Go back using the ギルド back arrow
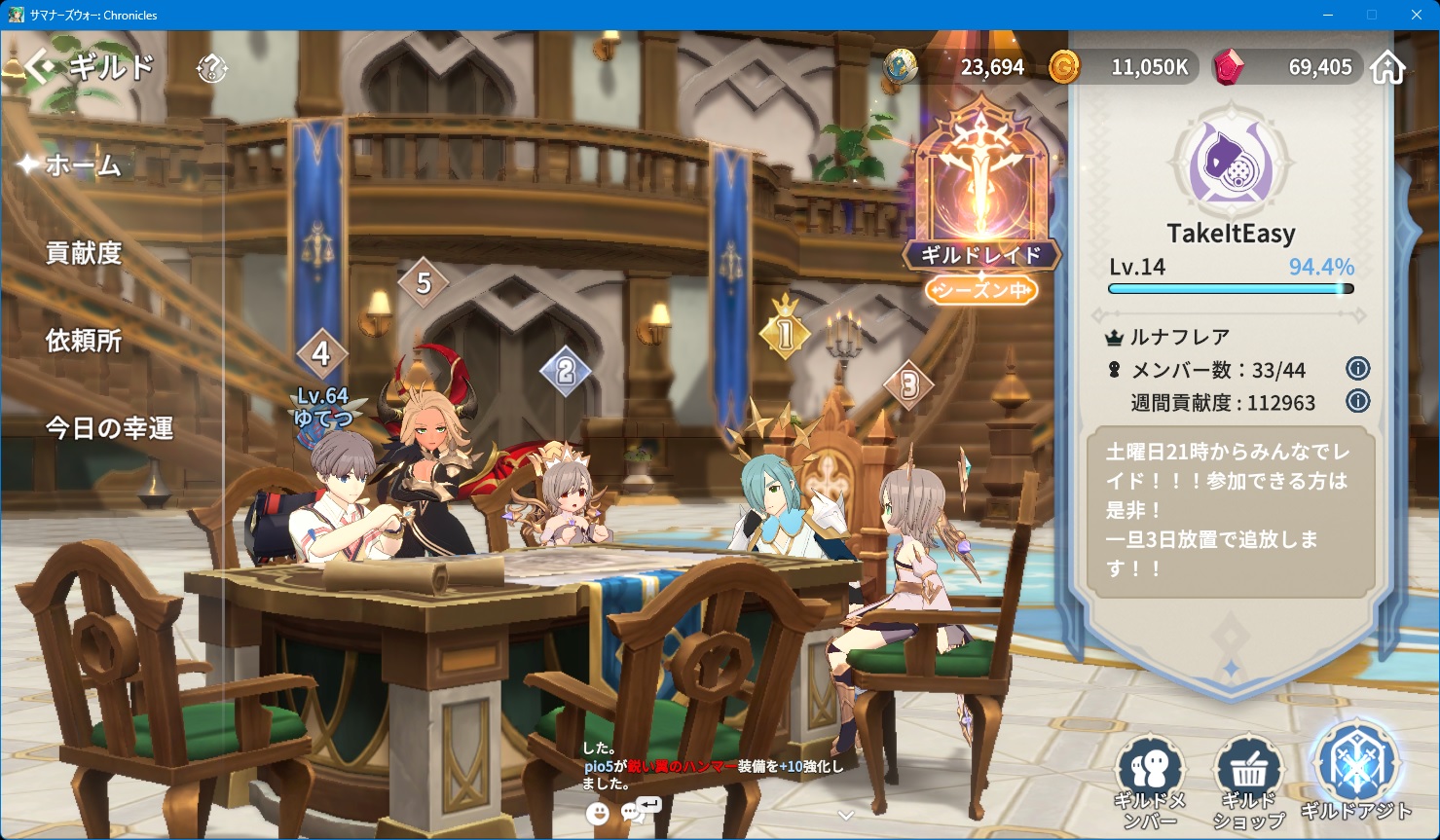1440x840 pixels. coord(41,67)
